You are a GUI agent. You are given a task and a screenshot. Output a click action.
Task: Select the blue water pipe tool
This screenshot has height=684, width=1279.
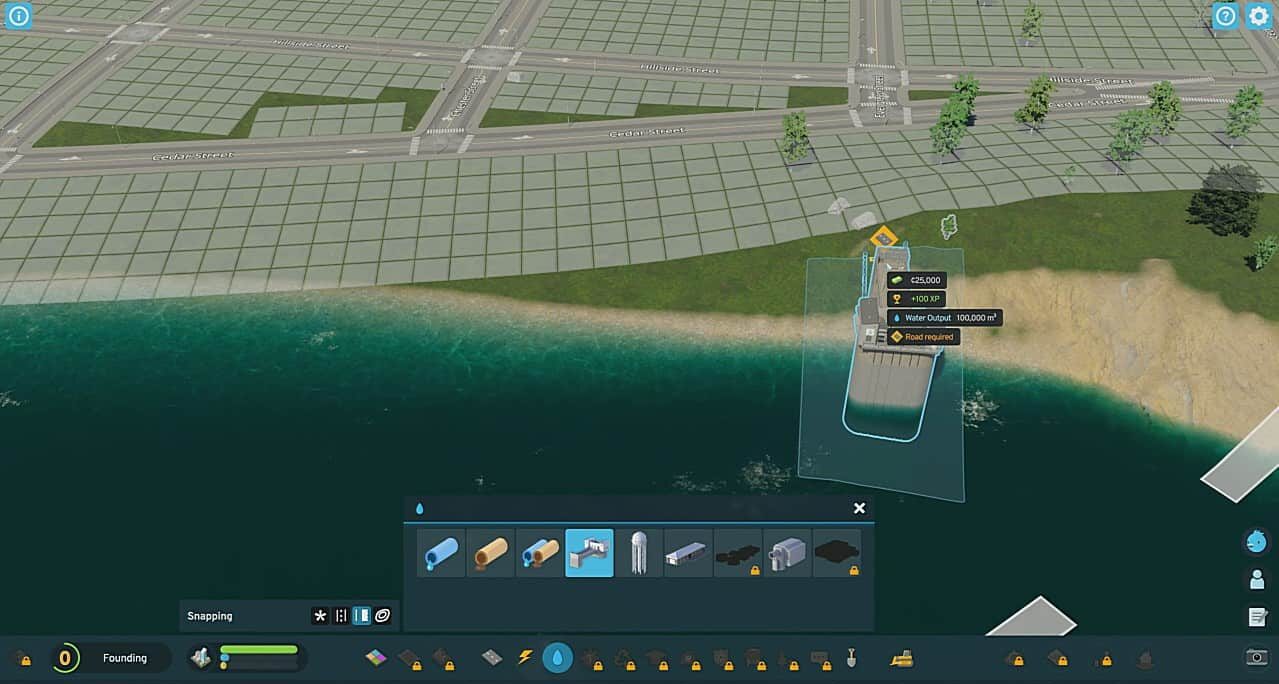pyautogui.click(x=441, y=553)
